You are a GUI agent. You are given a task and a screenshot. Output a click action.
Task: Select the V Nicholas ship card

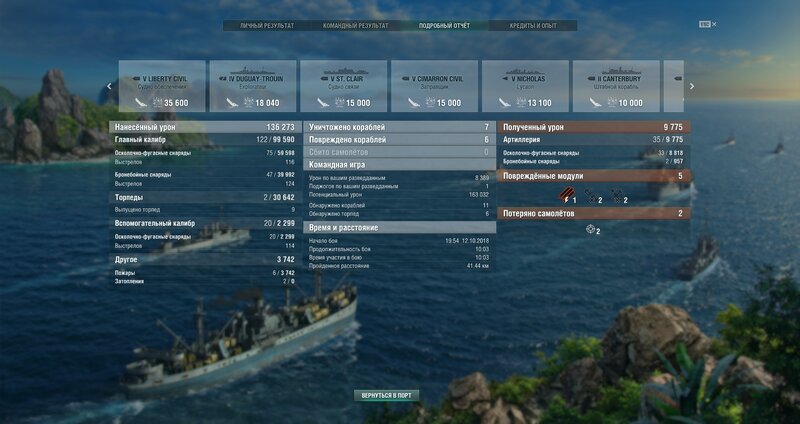coord(526,86)
